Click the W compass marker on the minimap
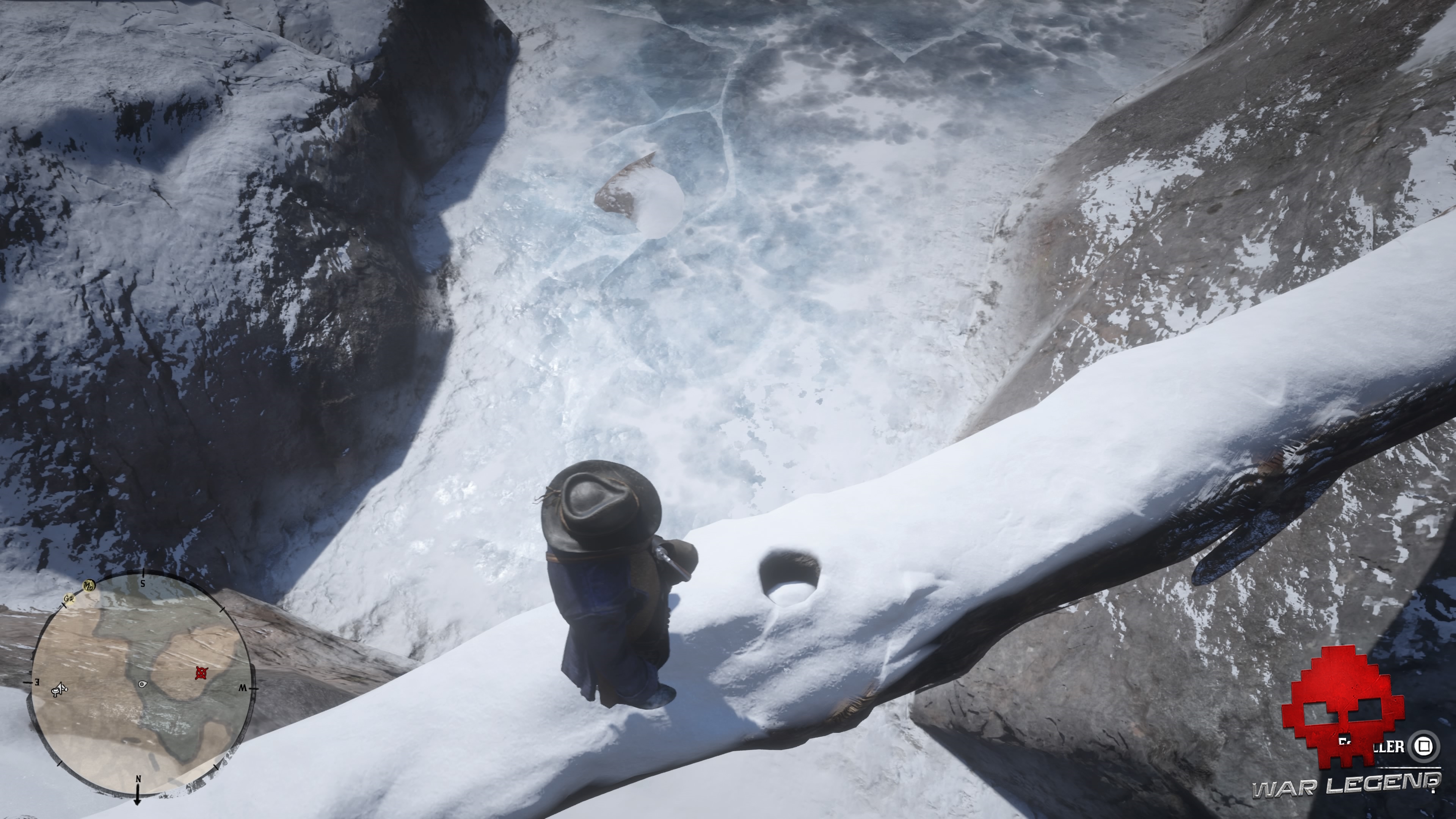1456x819 pixels. 243,689
